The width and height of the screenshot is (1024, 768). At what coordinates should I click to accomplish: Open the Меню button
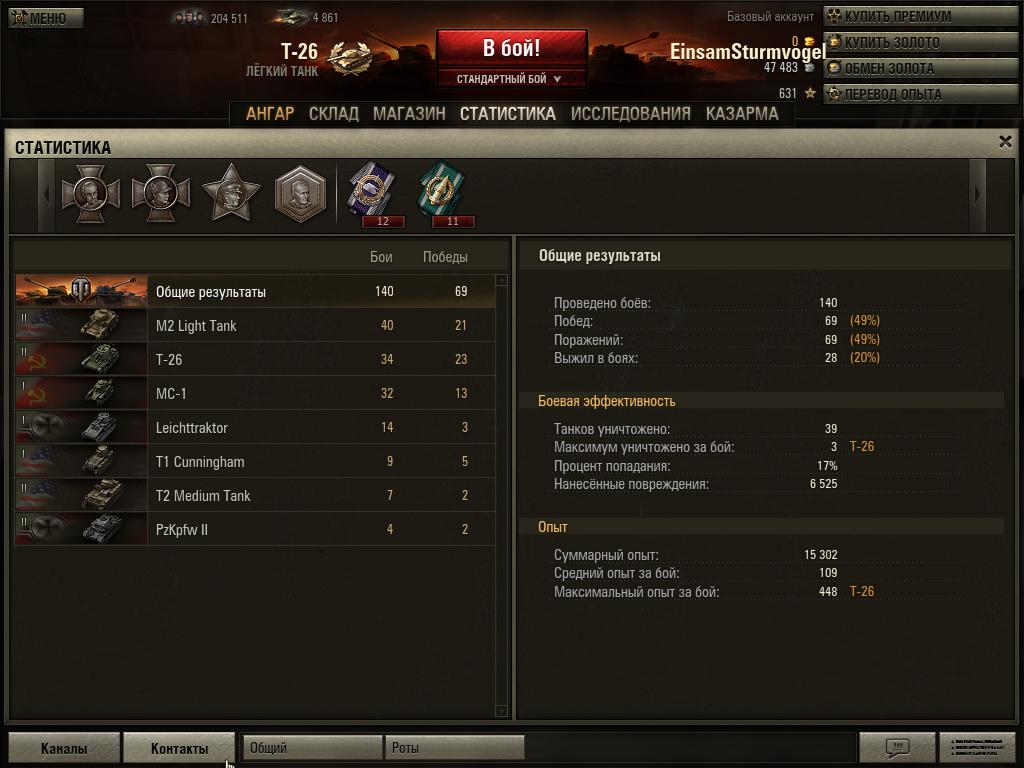(46, 18)
